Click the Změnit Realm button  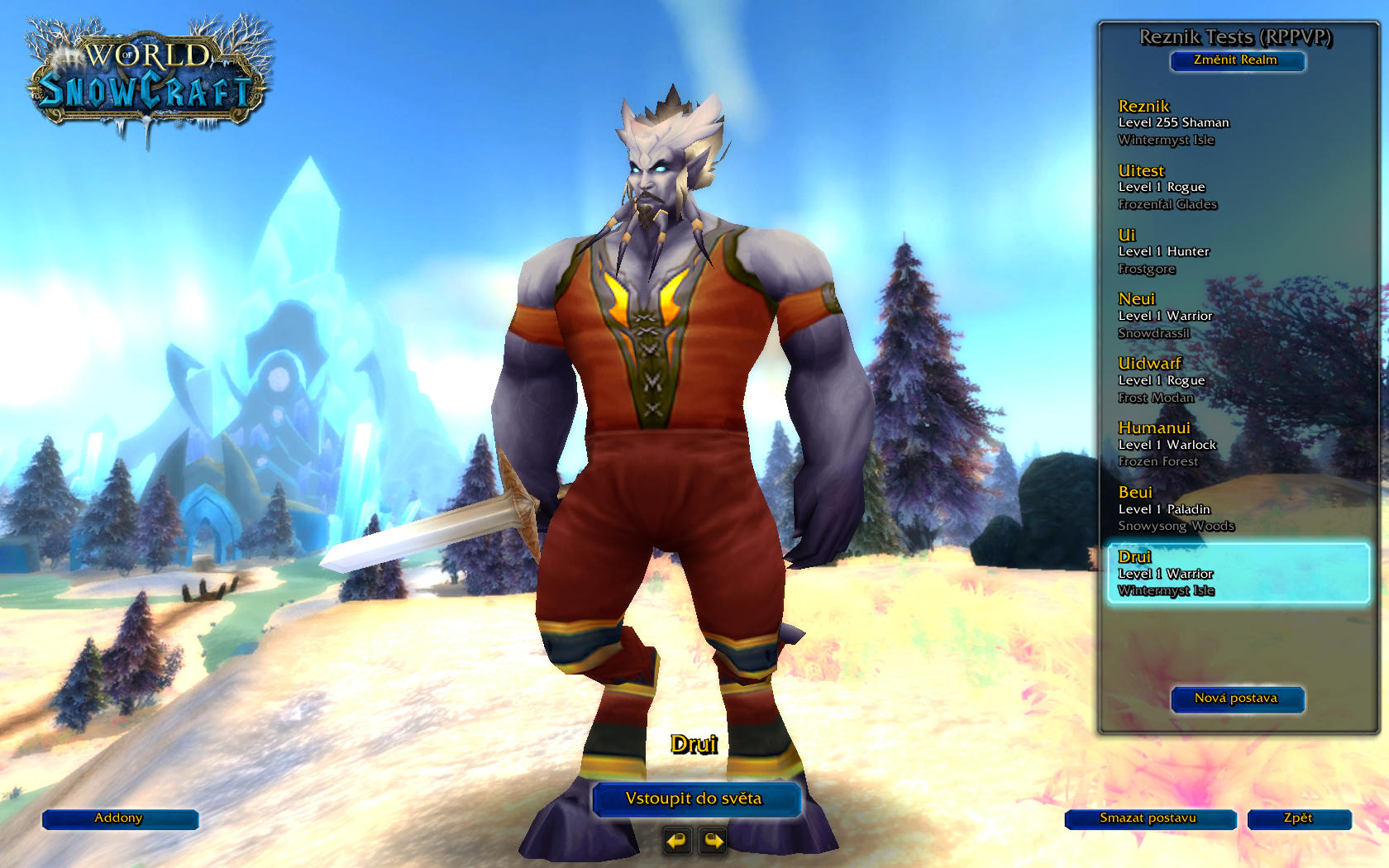coord(1237,60)
